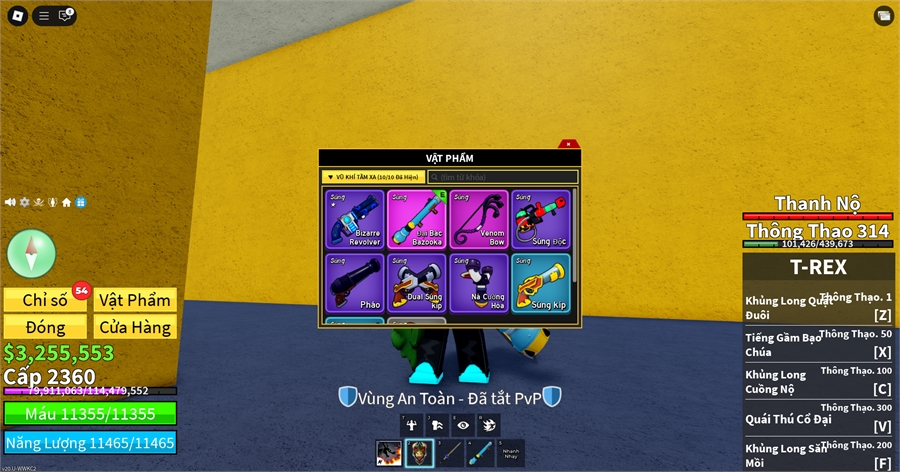Open the gear settings icon
This screenshot has height=472, width=900.
click(24, 202)
